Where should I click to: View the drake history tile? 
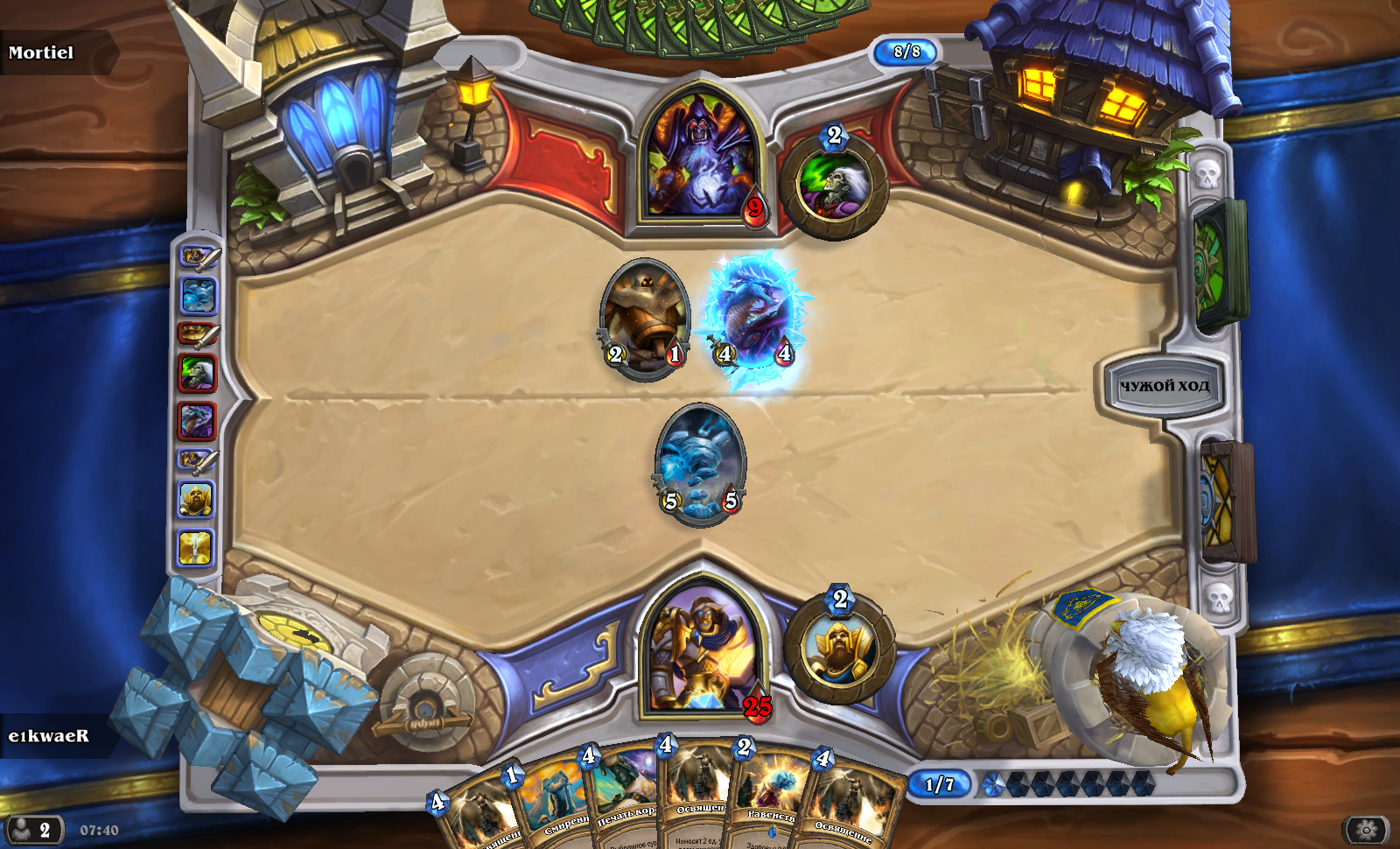[197, 421]
